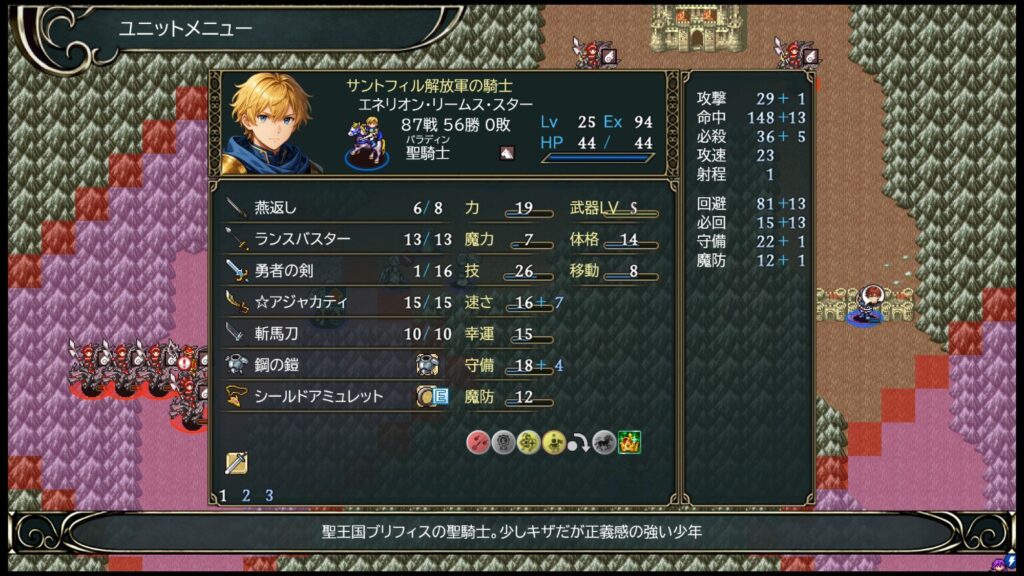Inspect the grey horse class icon
The image size is (1024, 576).
[603, 442]
